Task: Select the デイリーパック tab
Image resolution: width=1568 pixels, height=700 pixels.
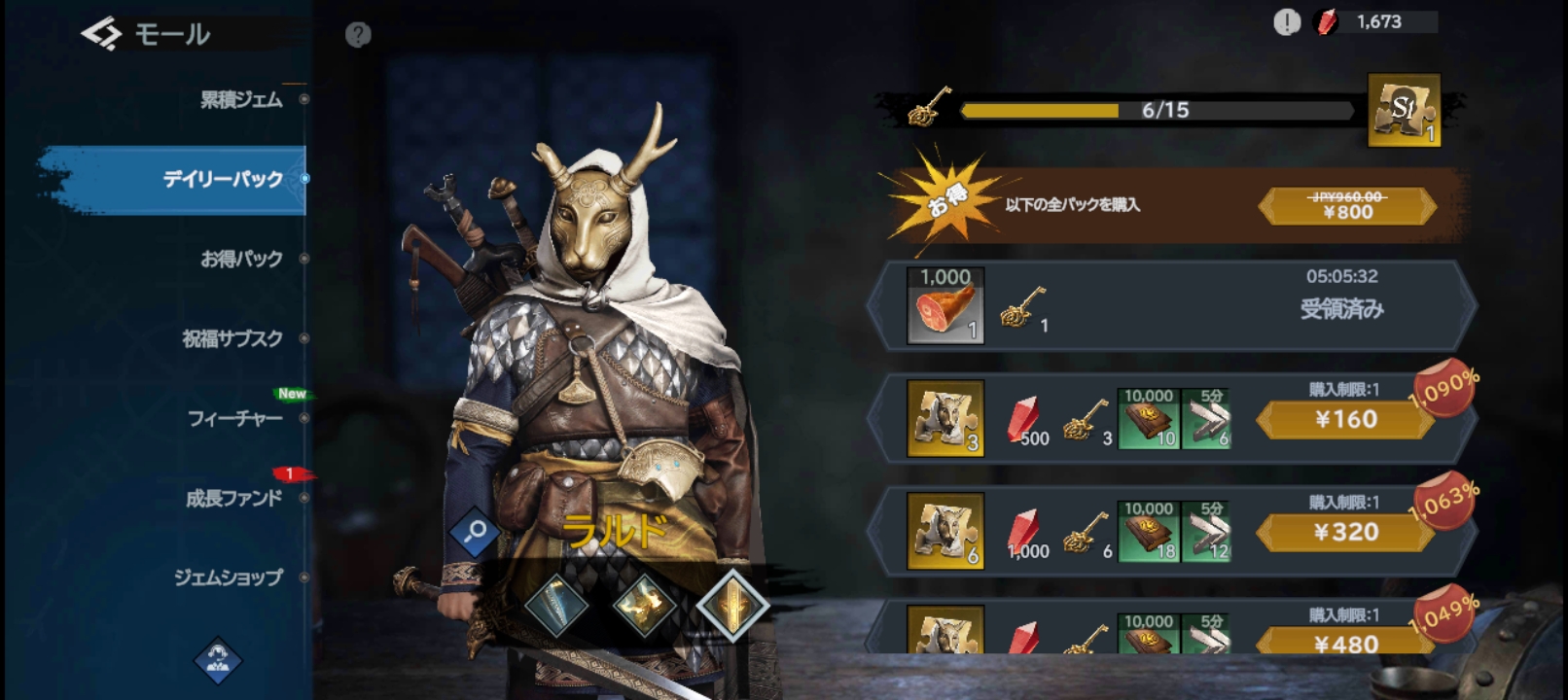Action: point(223,179)
